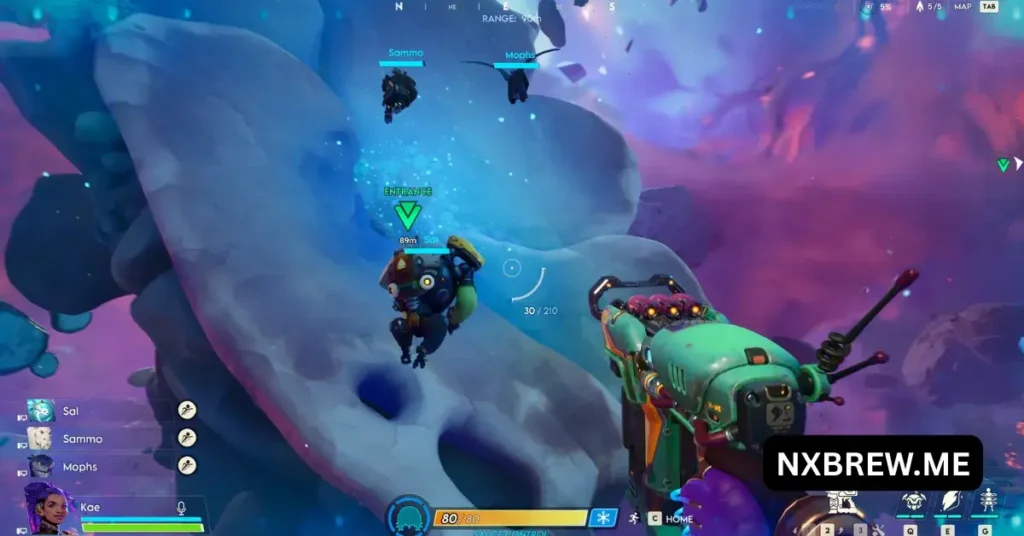Activate the feather ability above E

950,502
